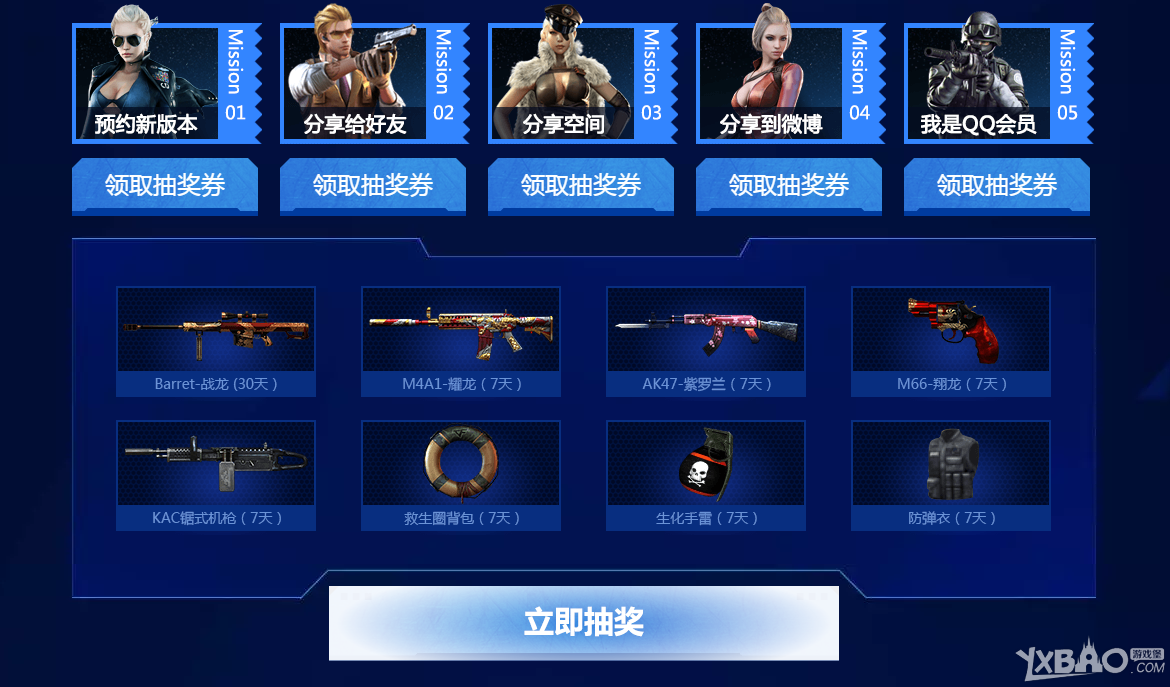Viewport: 1170px width, 687px height.
Task: Open the 分享到微博 Mission 04 card
Action: tap(789, 84)
